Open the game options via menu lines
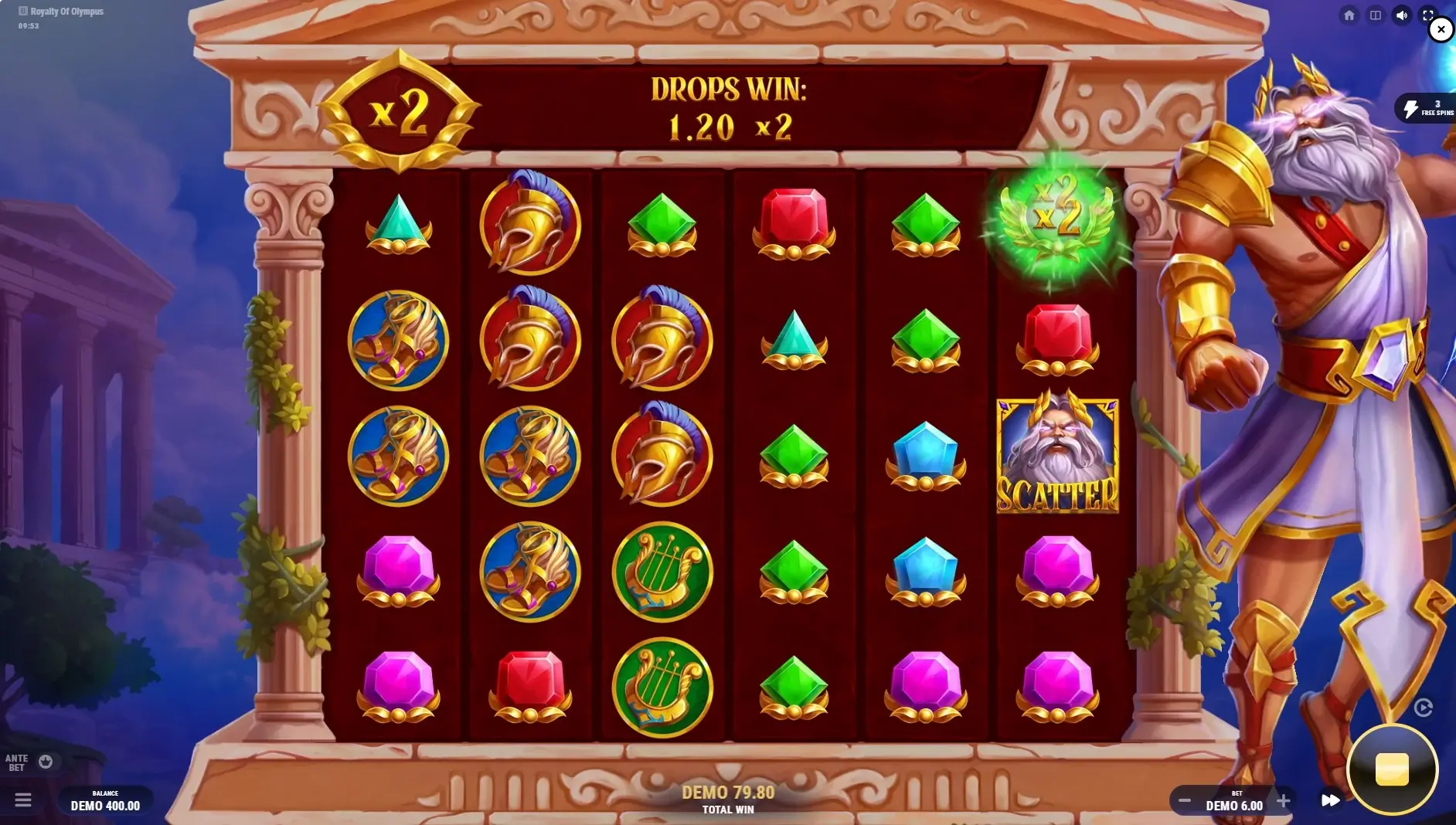 pyautogui.click(x=25, y=801)
